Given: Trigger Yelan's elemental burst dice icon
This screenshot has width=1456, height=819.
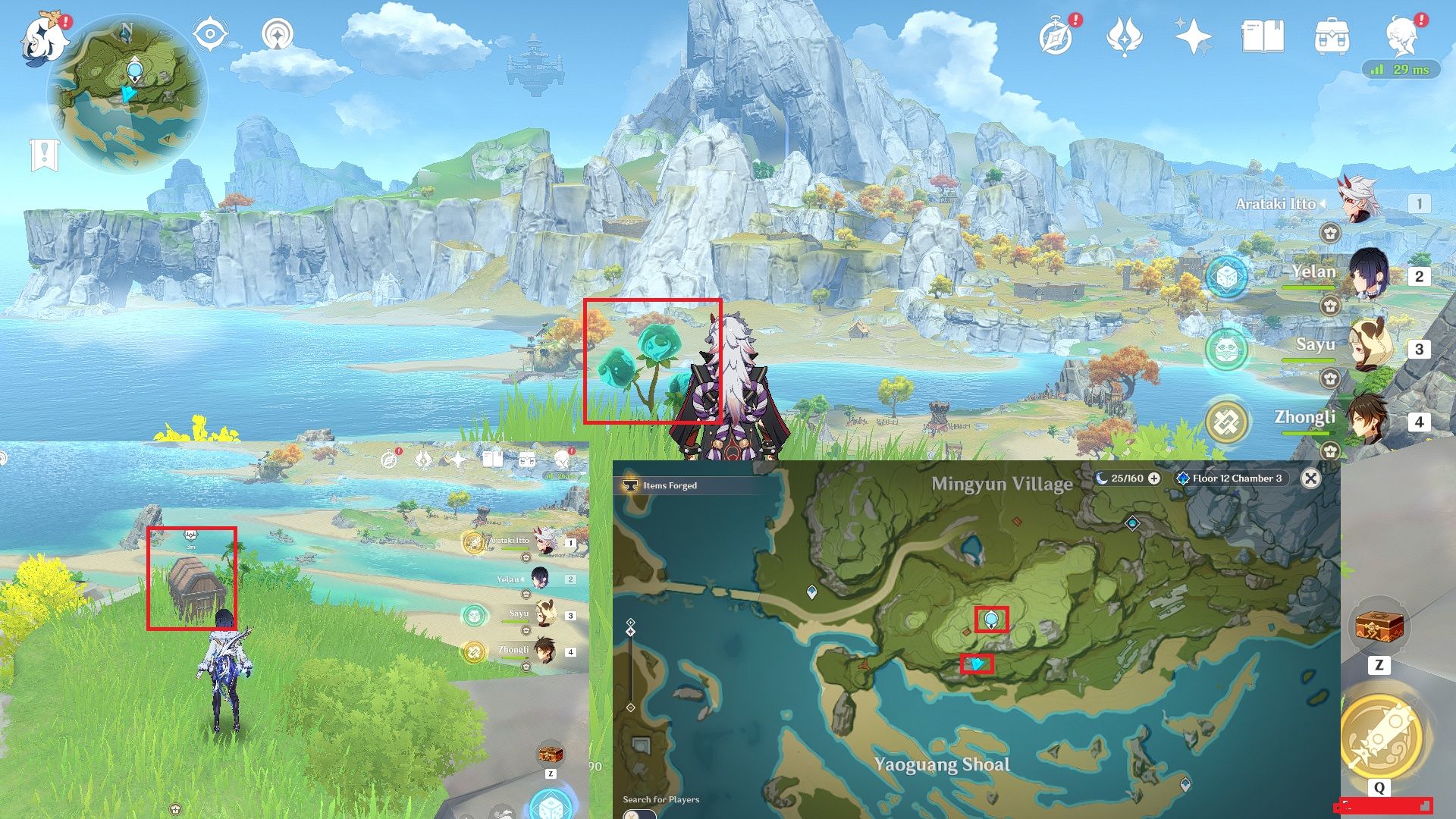Looking at the screenshot, I should pos(1226,277).
